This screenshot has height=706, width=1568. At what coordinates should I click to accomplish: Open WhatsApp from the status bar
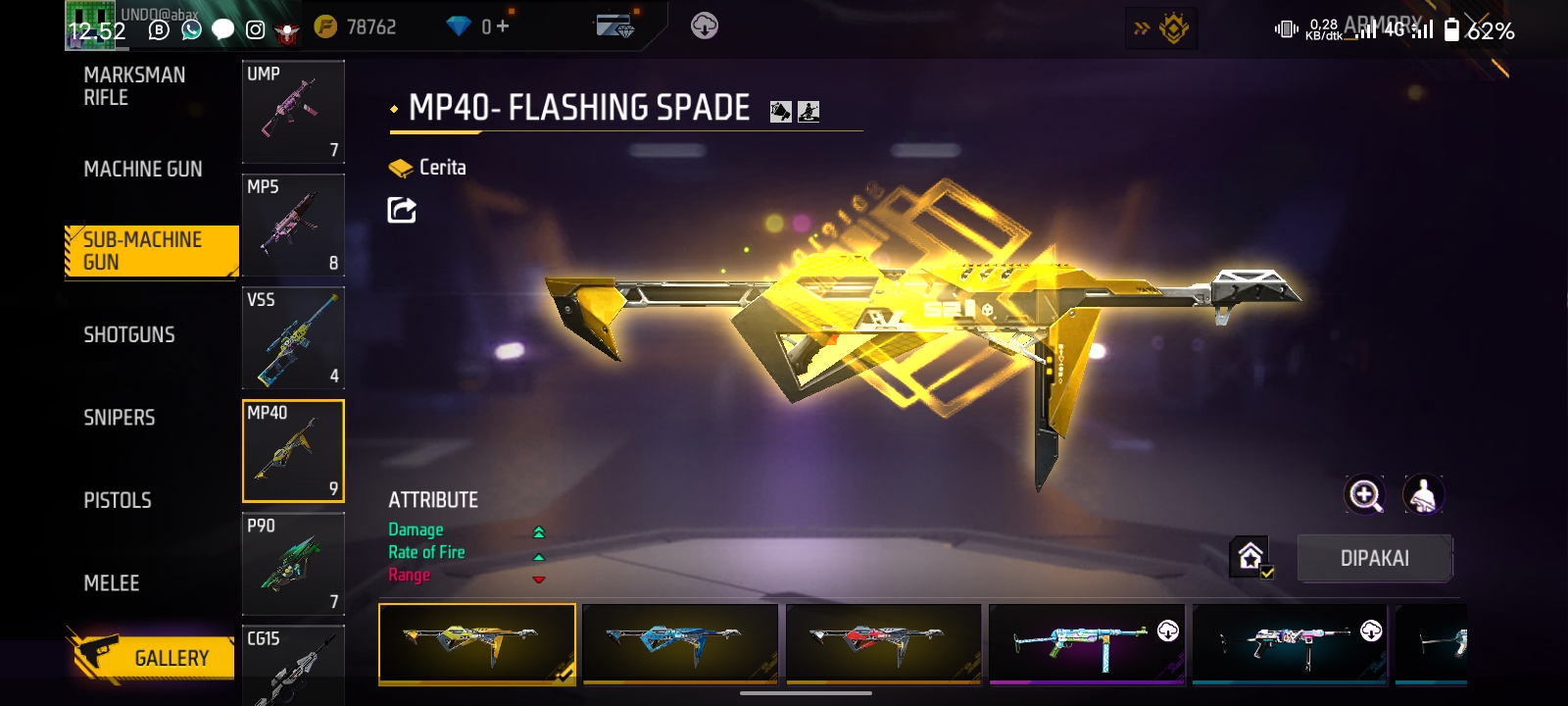point(189,29)
